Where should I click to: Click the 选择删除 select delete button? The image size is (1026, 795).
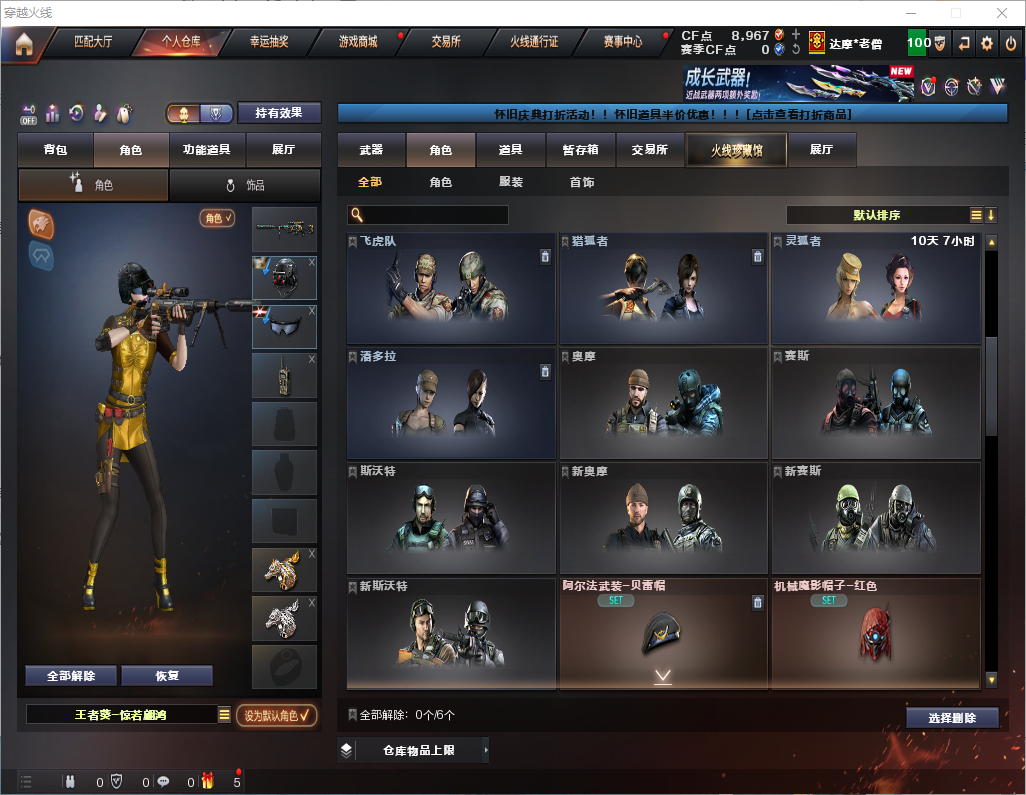pyautogui.click(x=952, y=718)
